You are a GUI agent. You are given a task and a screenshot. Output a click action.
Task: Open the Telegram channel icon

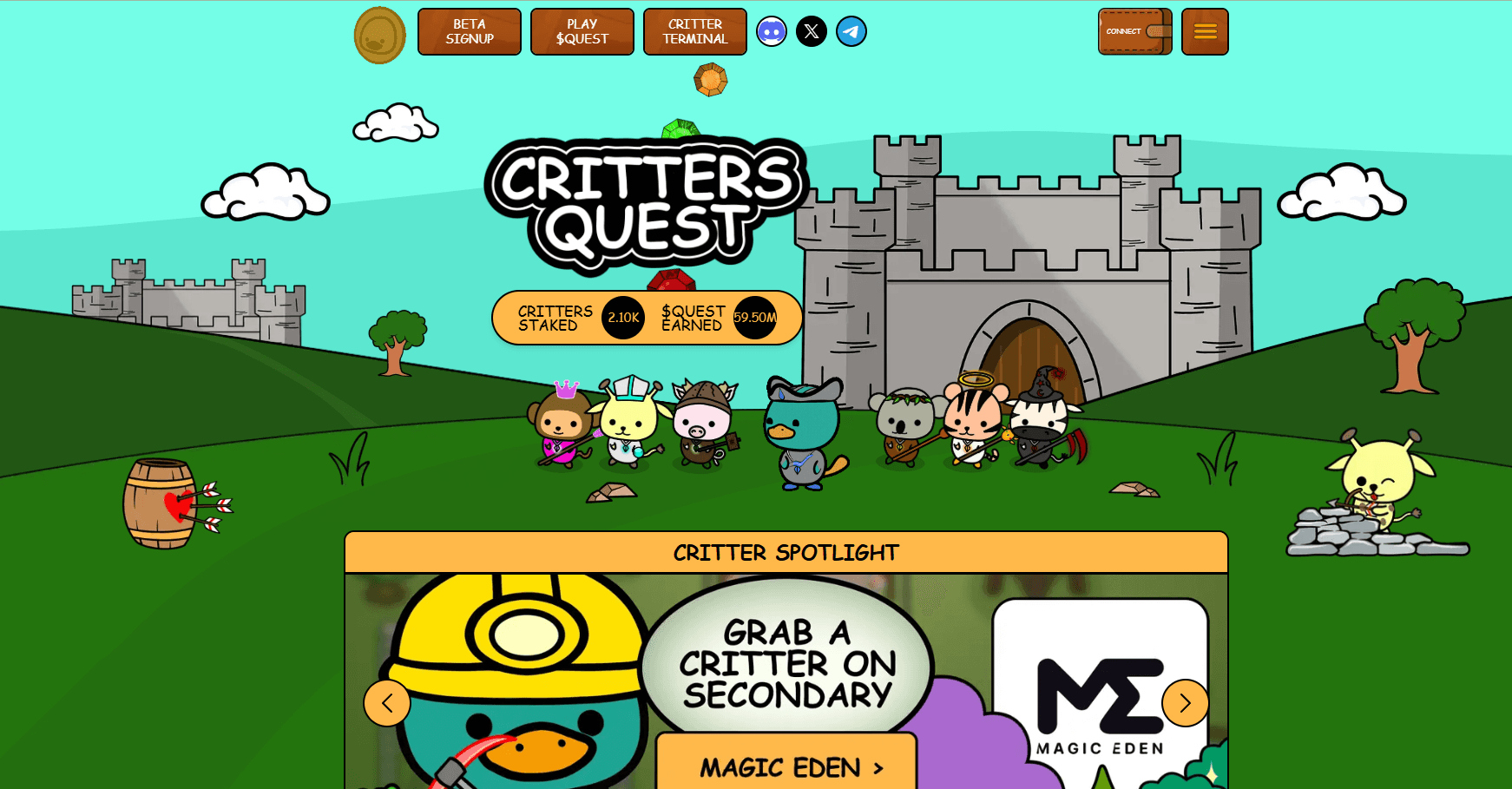[851, 31]
